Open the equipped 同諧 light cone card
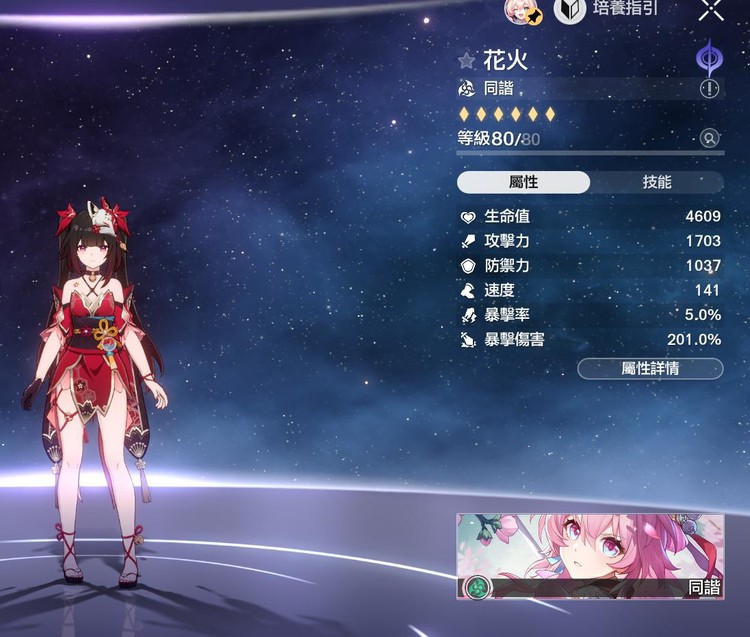Screen dimensions: 750x637 (590, 557)
